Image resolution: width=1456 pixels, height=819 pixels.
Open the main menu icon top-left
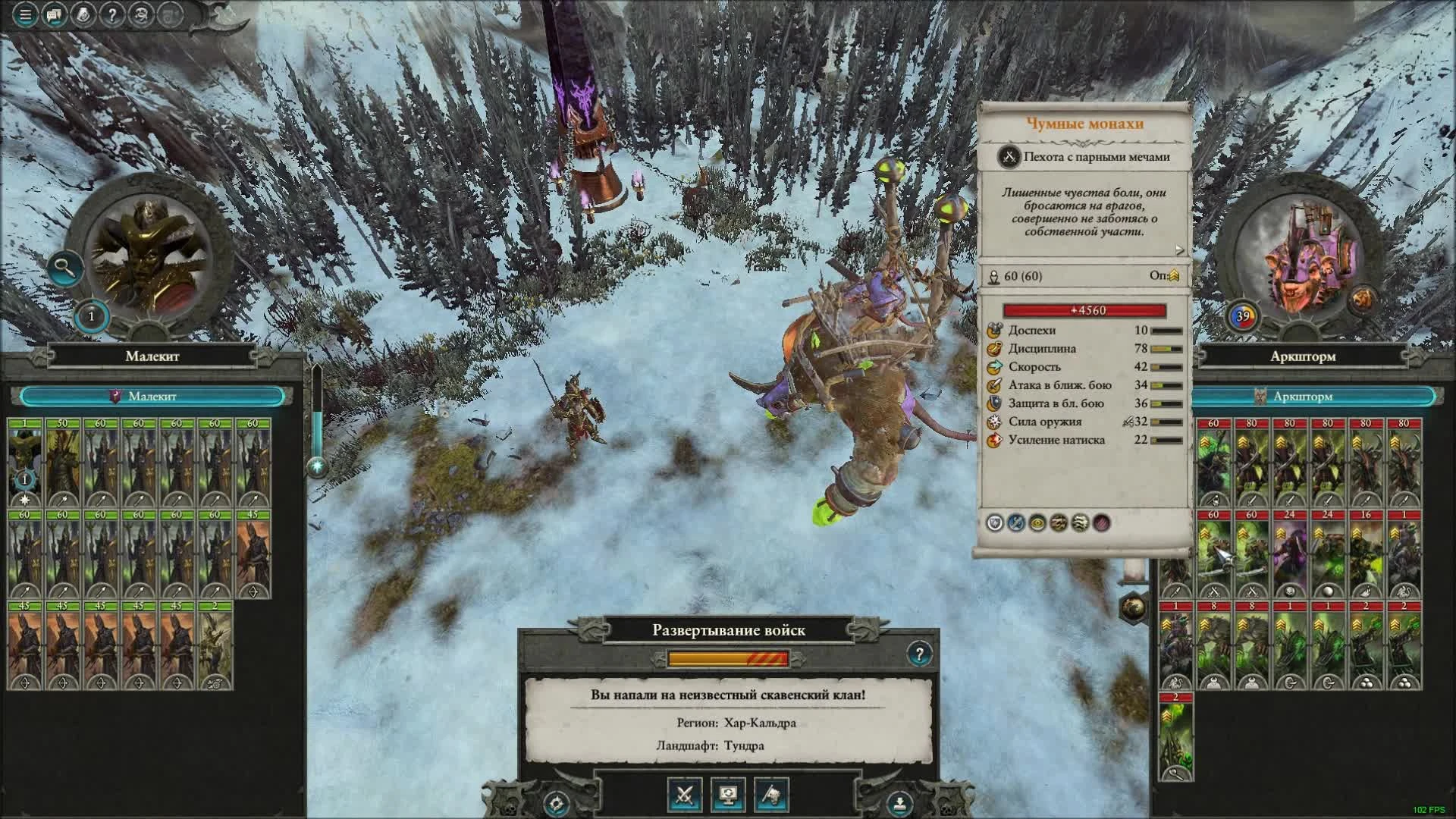tap(24, 14)
